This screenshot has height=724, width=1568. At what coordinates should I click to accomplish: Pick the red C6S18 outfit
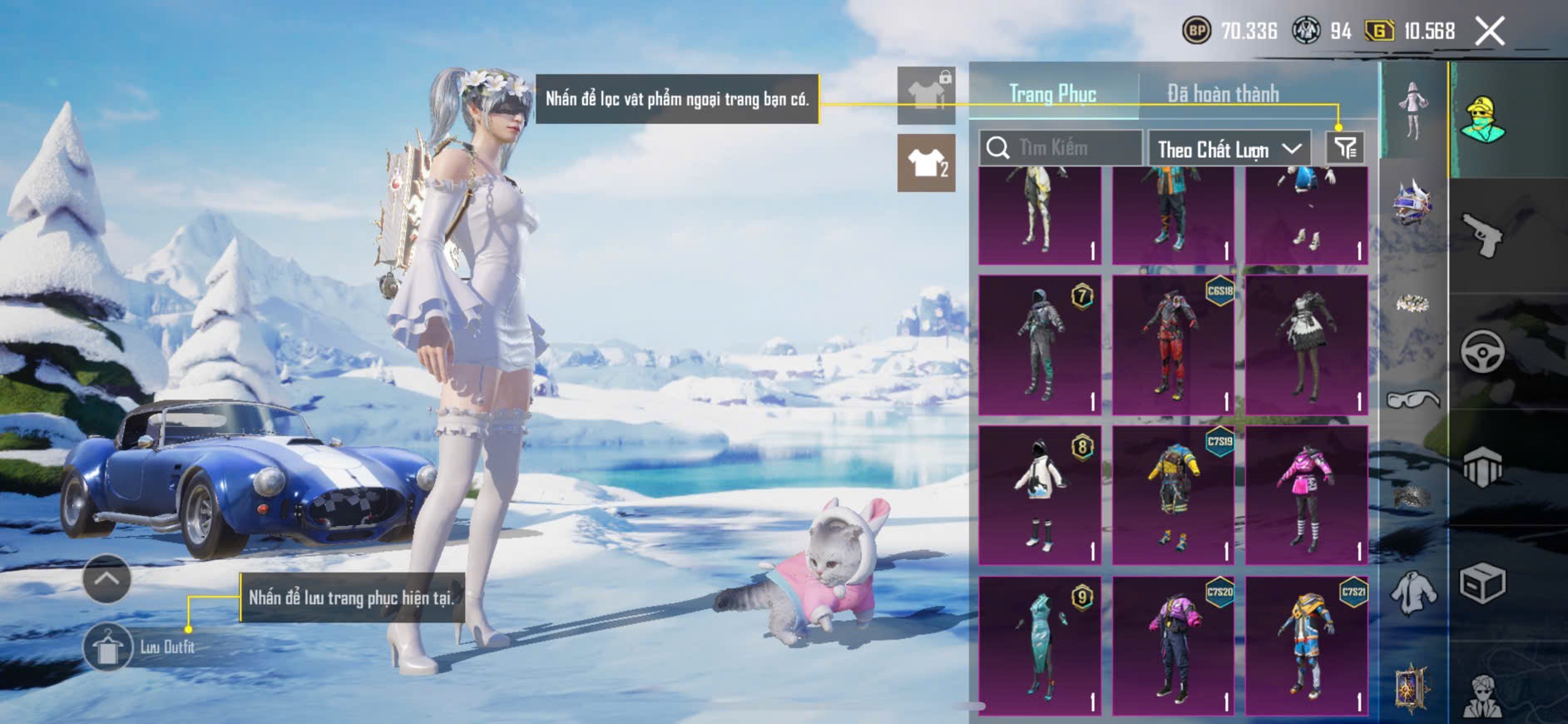[1173, 345]
